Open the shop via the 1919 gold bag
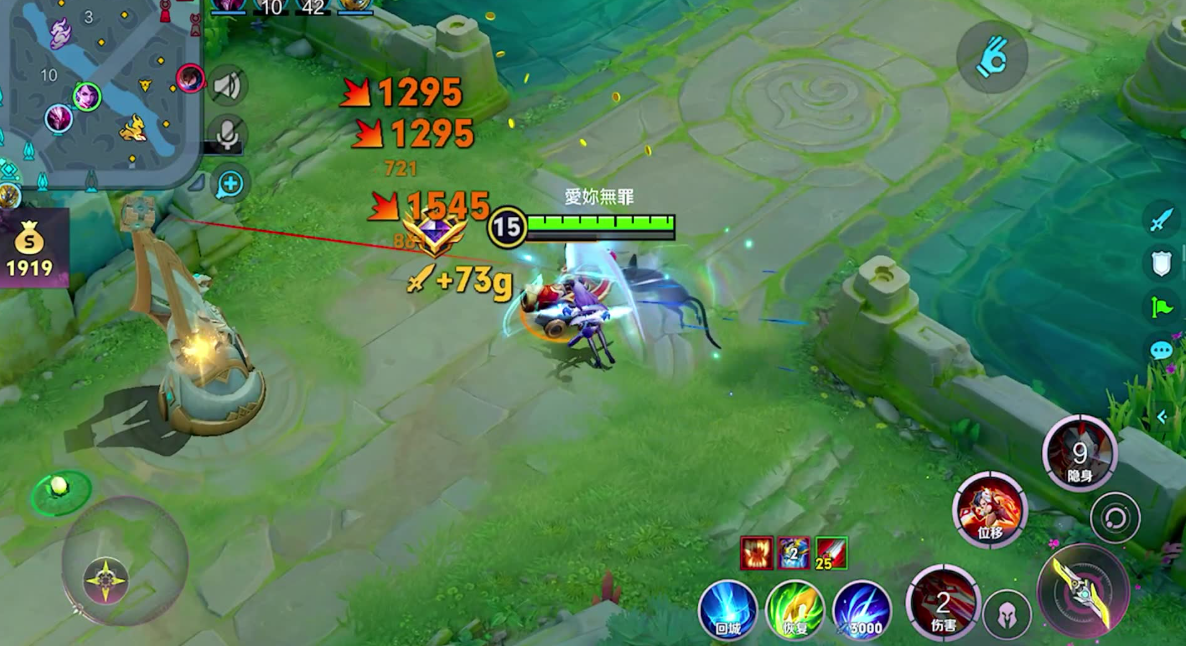Screen dimensions: 1186x646 point(30,248)
